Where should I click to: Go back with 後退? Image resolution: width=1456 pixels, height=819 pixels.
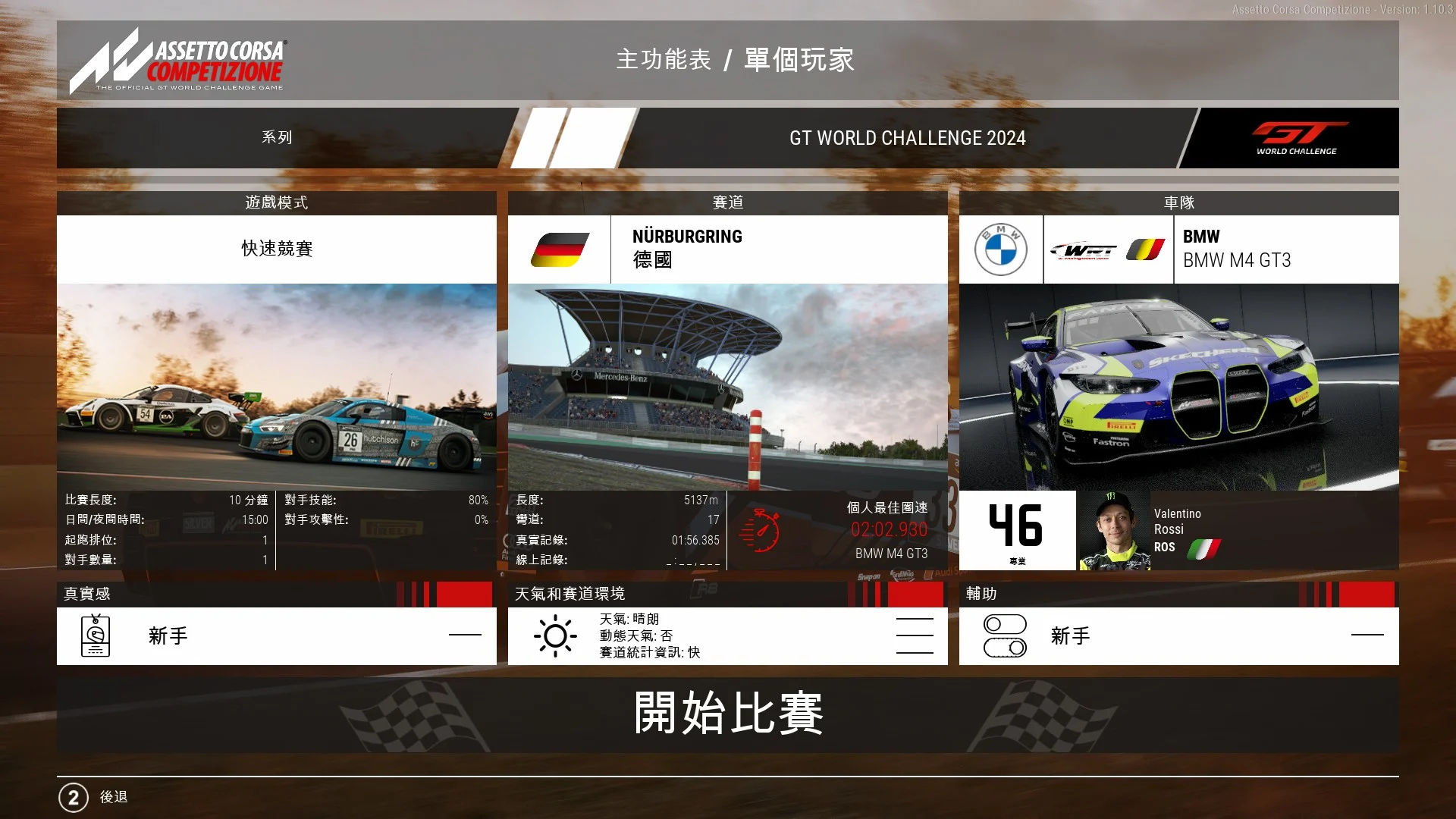(x=114, y=797)
